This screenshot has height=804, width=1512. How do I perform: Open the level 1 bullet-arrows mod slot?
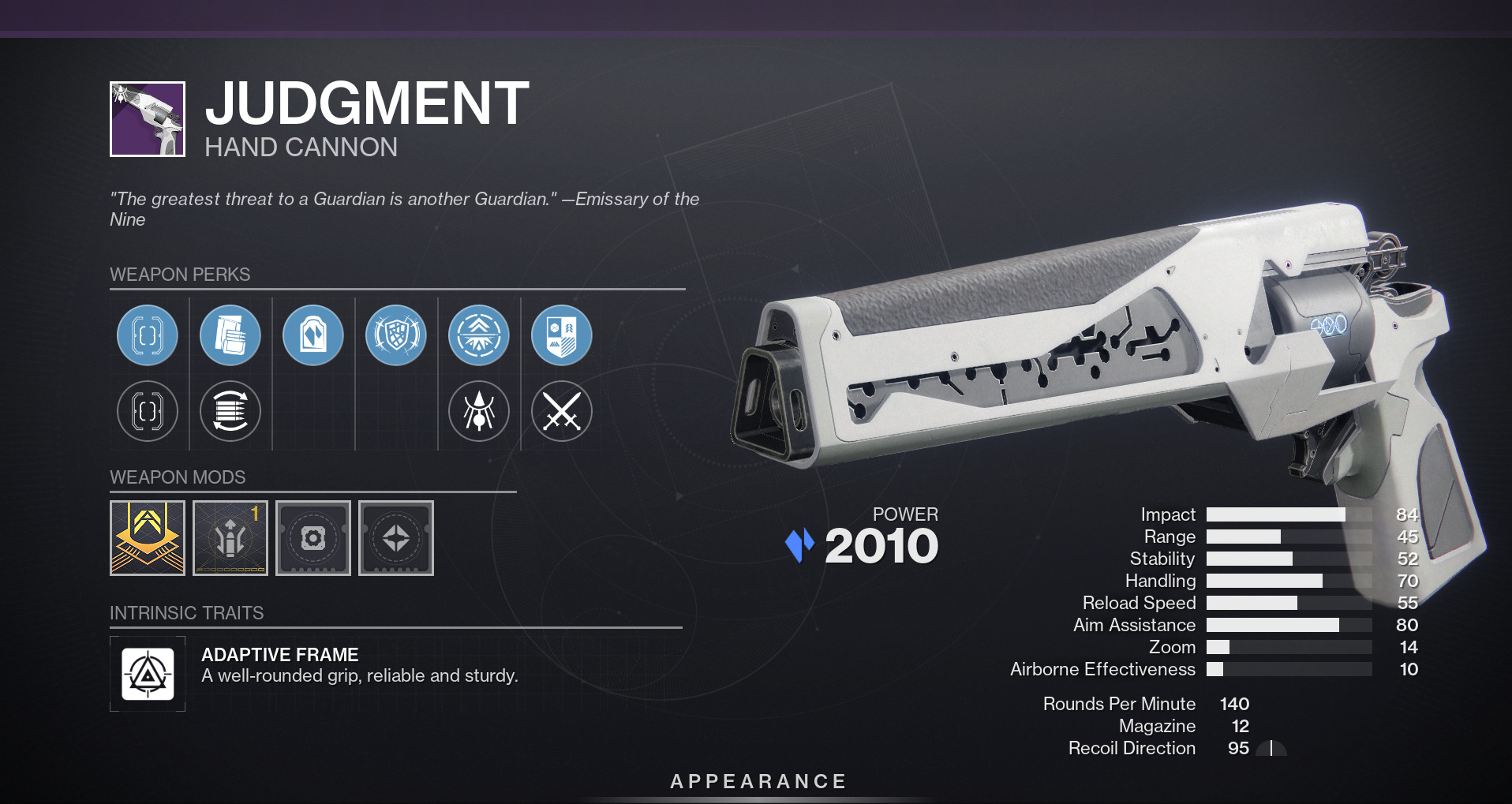pos(230,538)
